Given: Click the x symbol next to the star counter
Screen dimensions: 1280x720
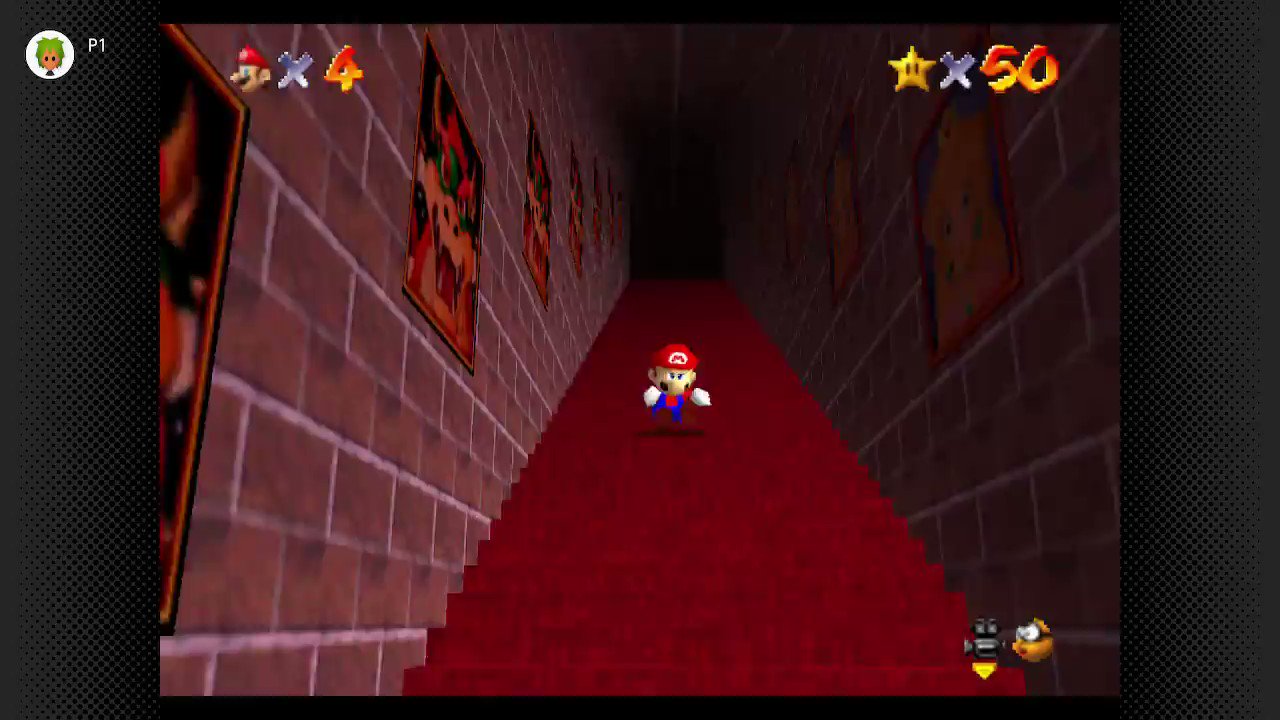Looking at the screenshot, I should pos(958,72).
